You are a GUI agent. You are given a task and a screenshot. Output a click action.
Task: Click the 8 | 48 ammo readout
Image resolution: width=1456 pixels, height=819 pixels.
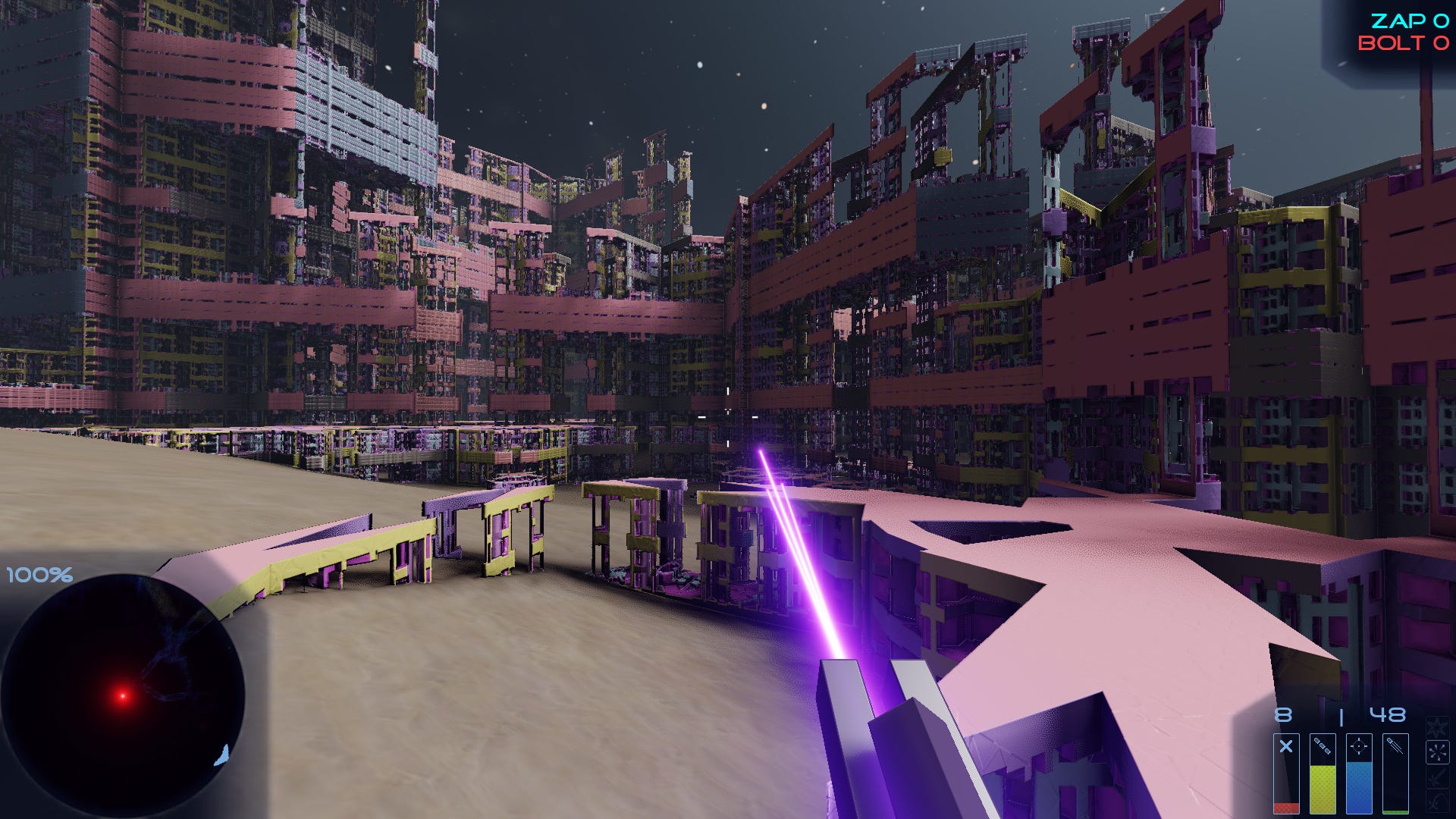click(x=1342, y=714)
